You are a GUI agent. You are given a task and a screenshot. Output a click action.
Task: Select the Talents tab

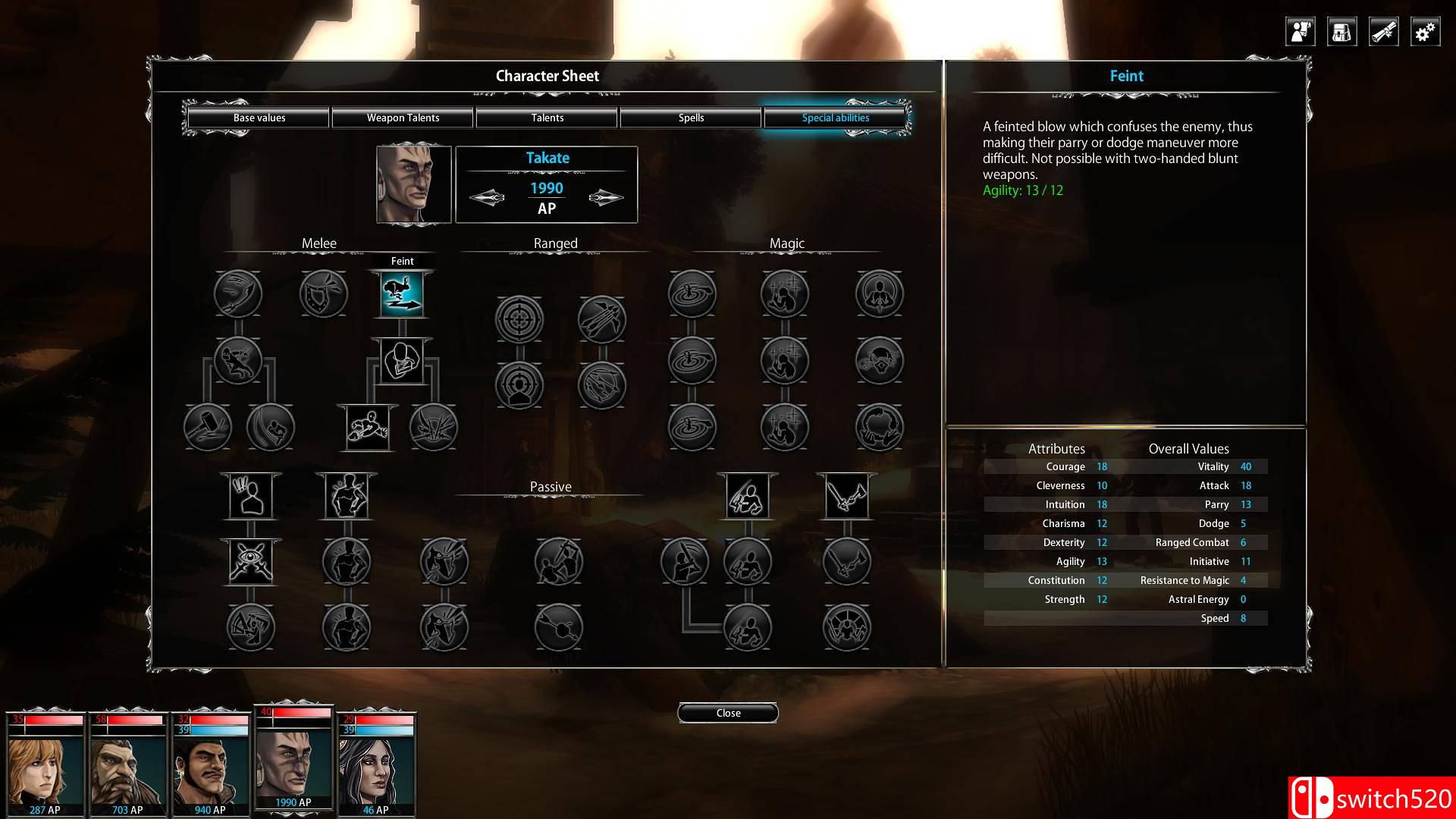tap(547, 118)
